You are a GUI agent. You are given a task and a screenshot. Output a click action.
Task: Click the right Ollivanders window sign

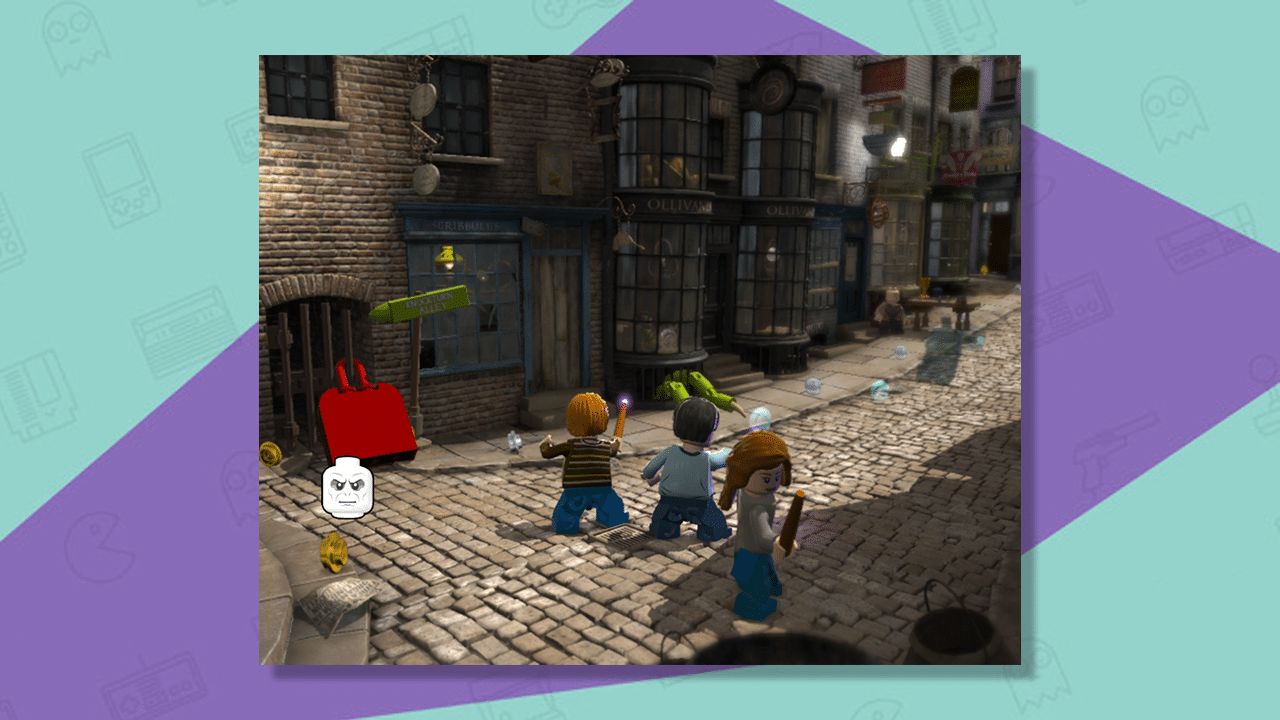[791, 209]
